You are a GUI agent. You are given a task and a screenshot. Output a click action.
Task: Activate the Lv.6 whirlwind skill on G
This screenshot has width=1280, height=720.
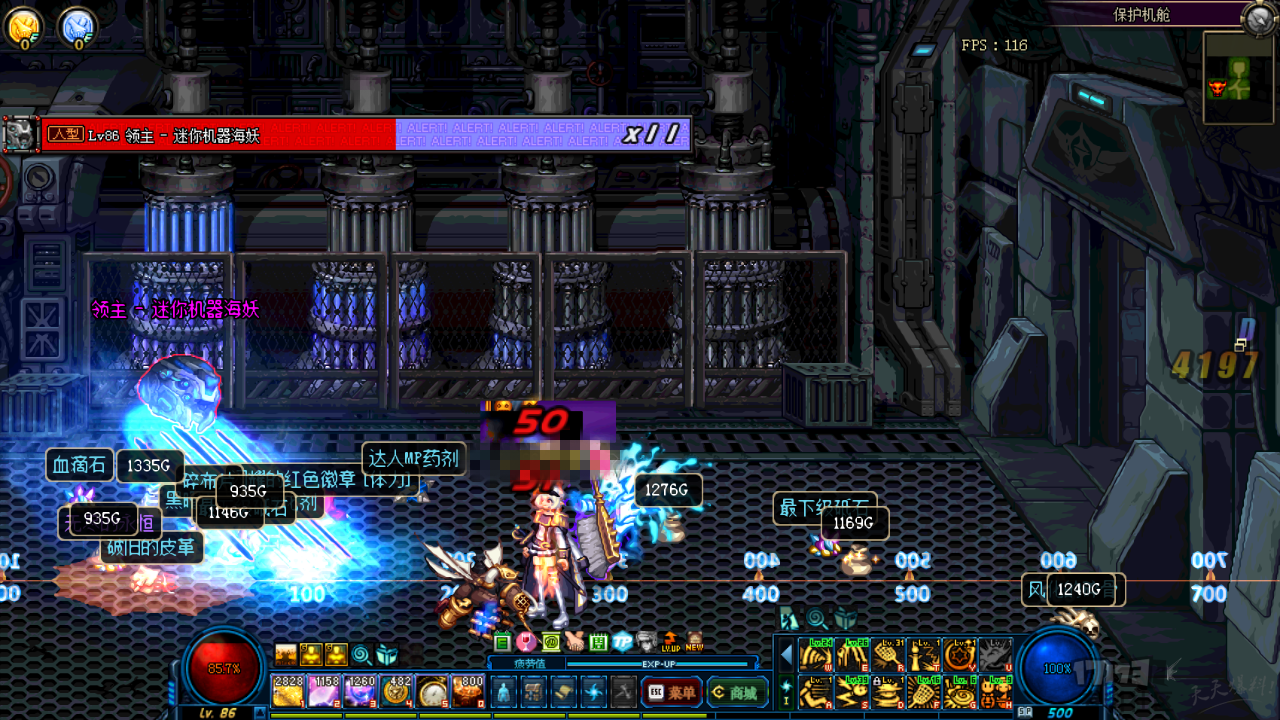[961, 691]
